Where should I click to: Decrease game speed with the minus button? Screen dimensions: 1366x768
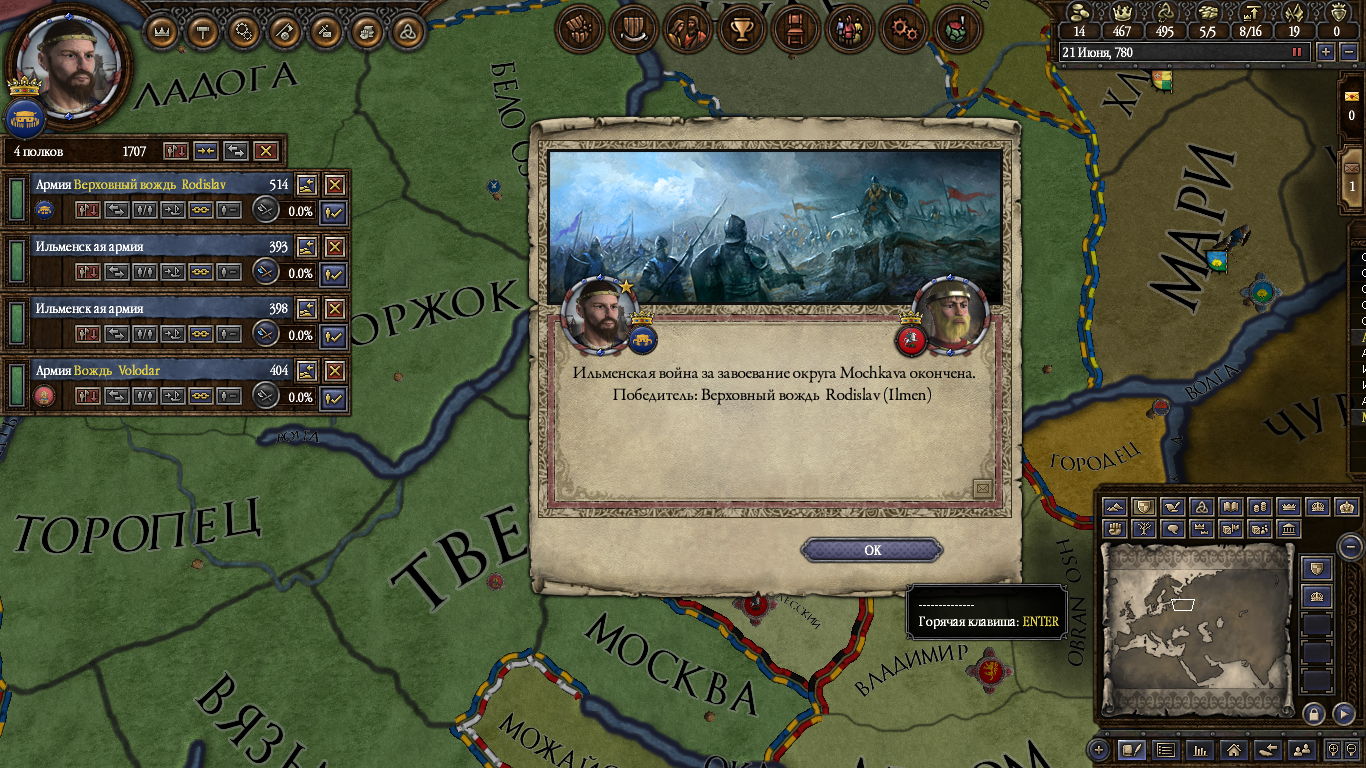(1349, 52)
